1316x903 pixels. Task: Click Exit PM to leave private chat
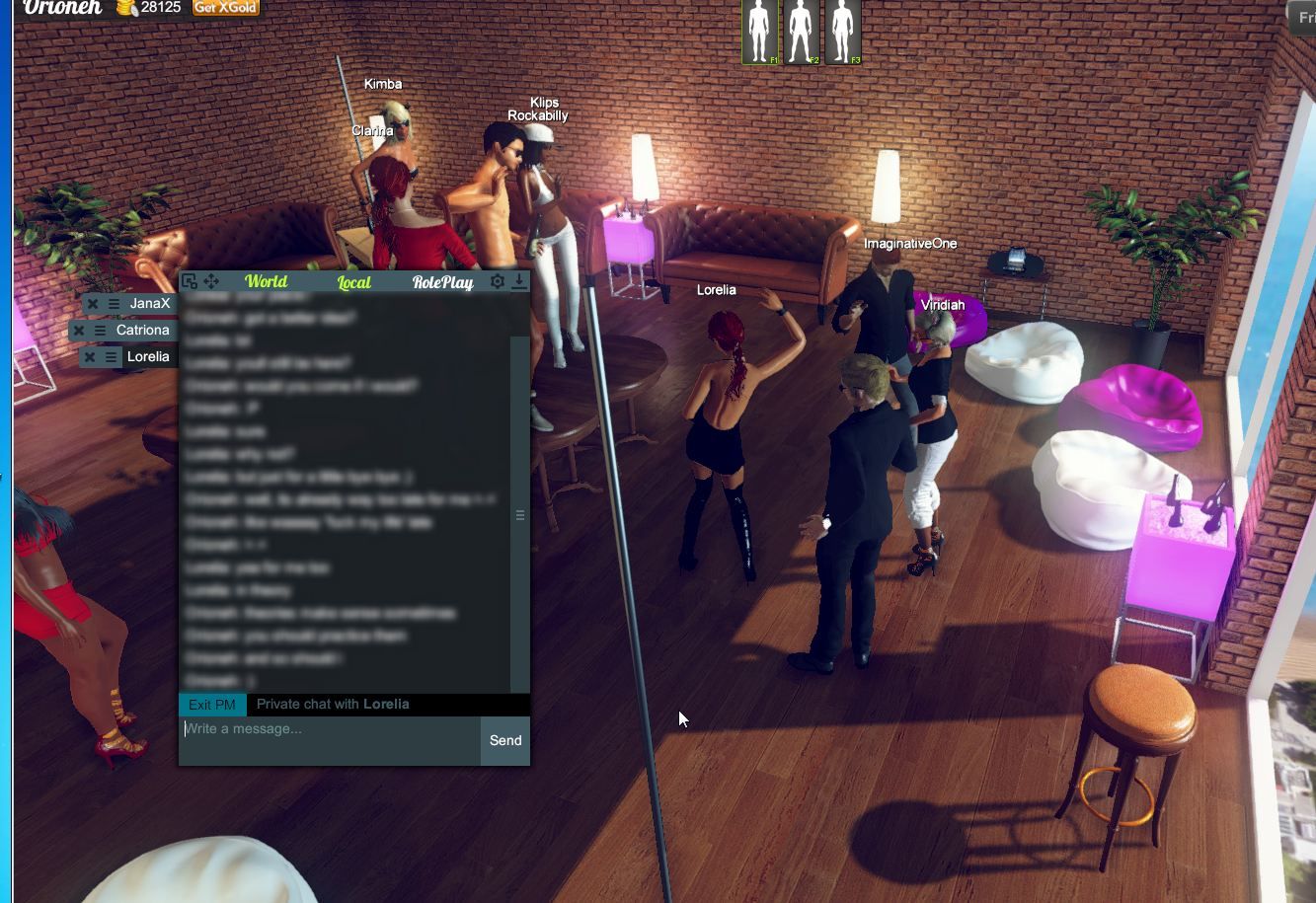pyautogui.click(x=211, y=704)
